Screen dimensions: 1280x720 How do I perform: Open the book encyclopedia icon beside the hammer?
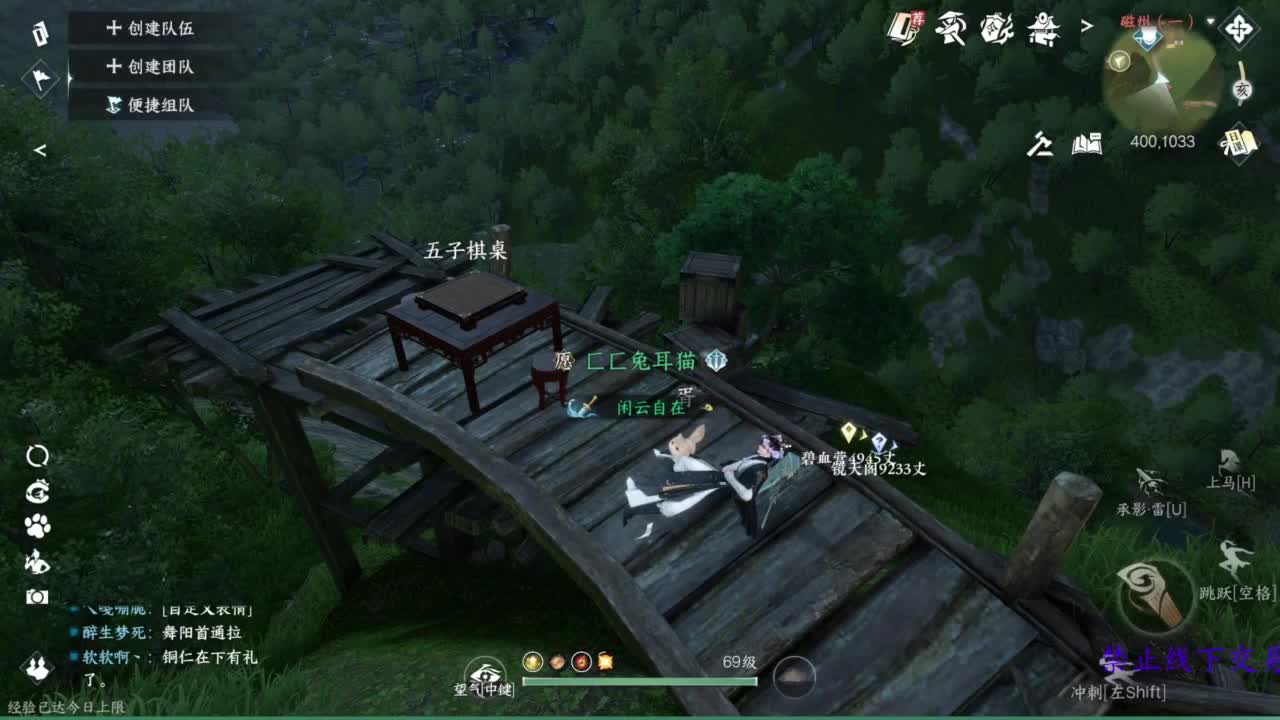point(1086,143)
